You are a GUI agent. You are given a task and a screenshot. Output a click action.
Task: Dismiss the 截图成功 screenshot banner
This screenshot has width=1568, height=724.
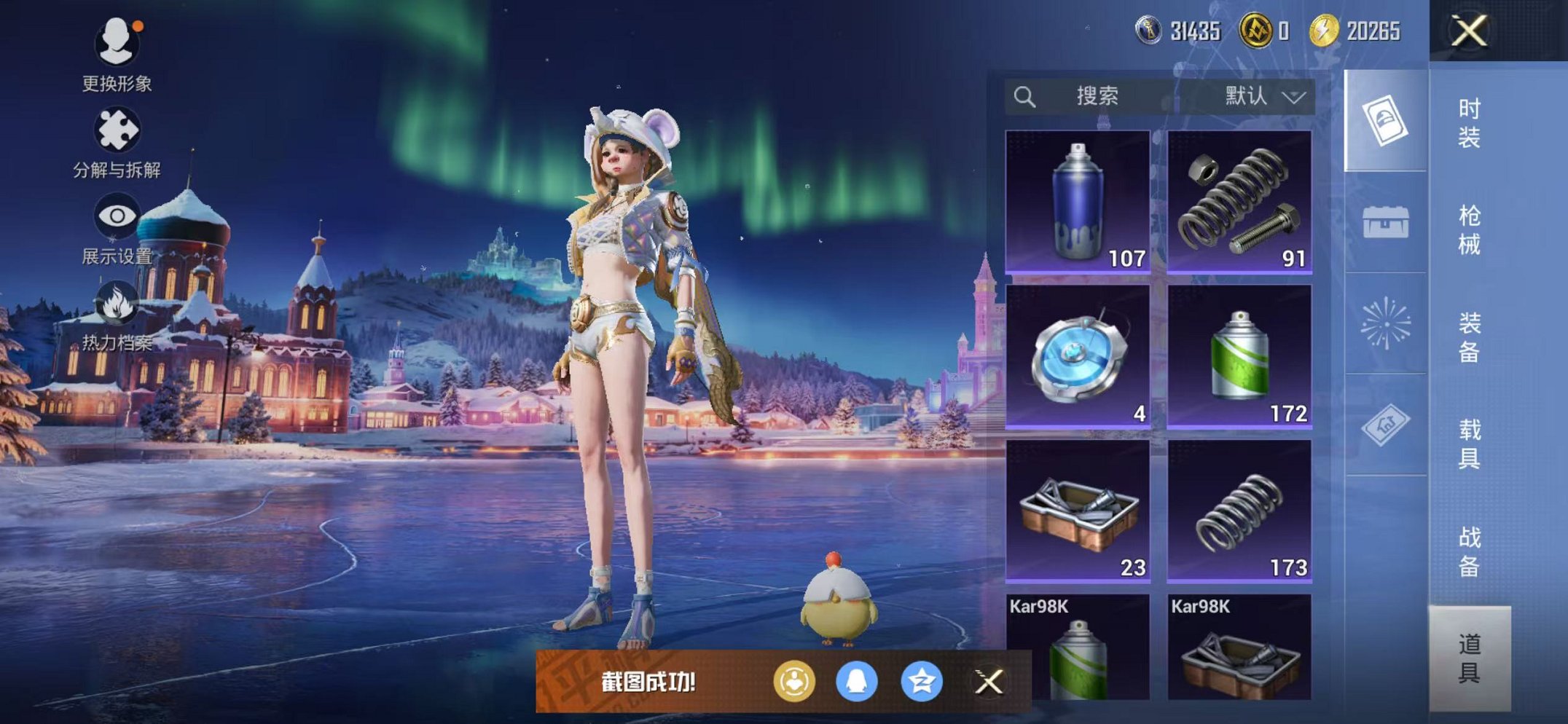tap(989, 682)
